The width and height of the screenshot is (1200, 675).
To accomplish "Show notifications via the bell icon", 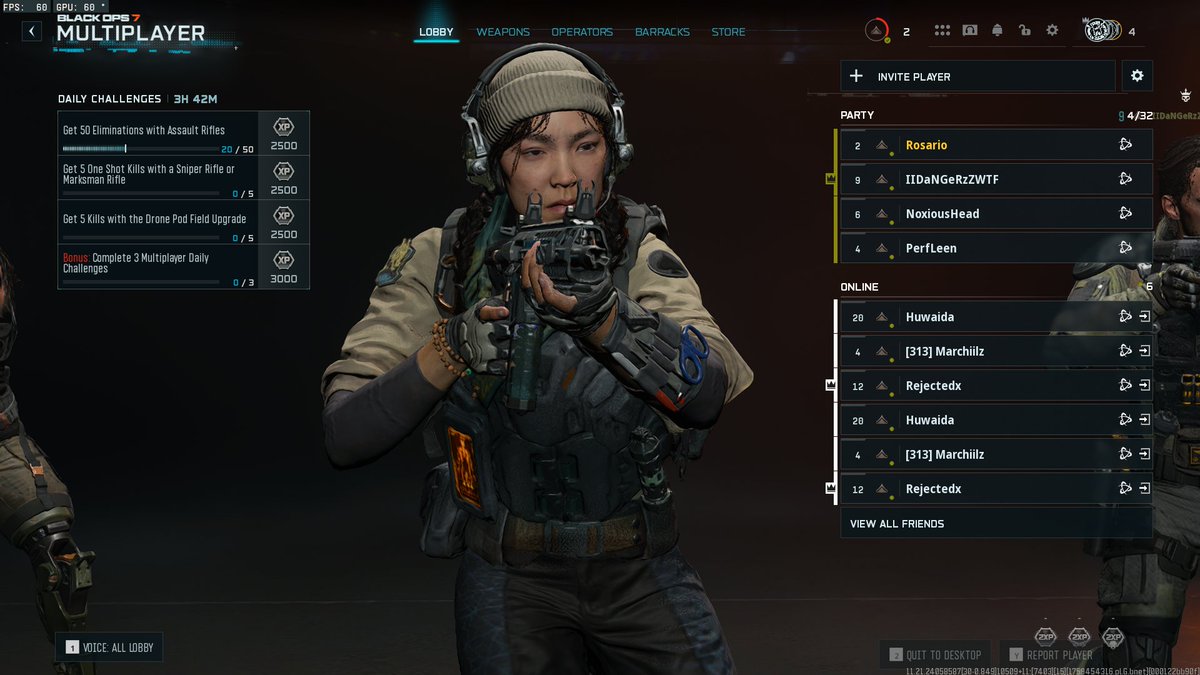I will (x=997, y=31).
